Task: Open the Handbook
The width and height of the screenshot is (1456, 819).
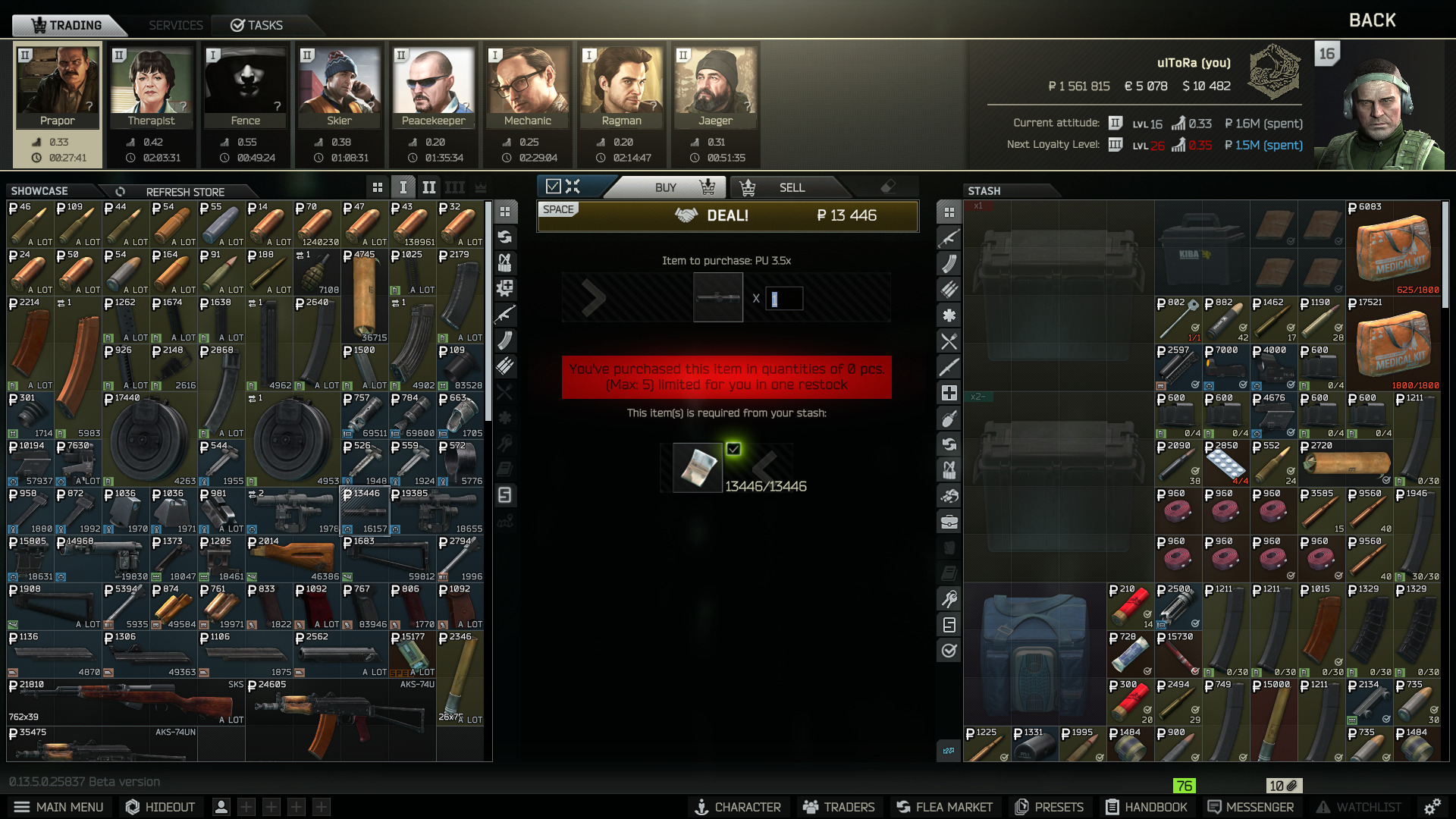Action: pos(1146,807)
